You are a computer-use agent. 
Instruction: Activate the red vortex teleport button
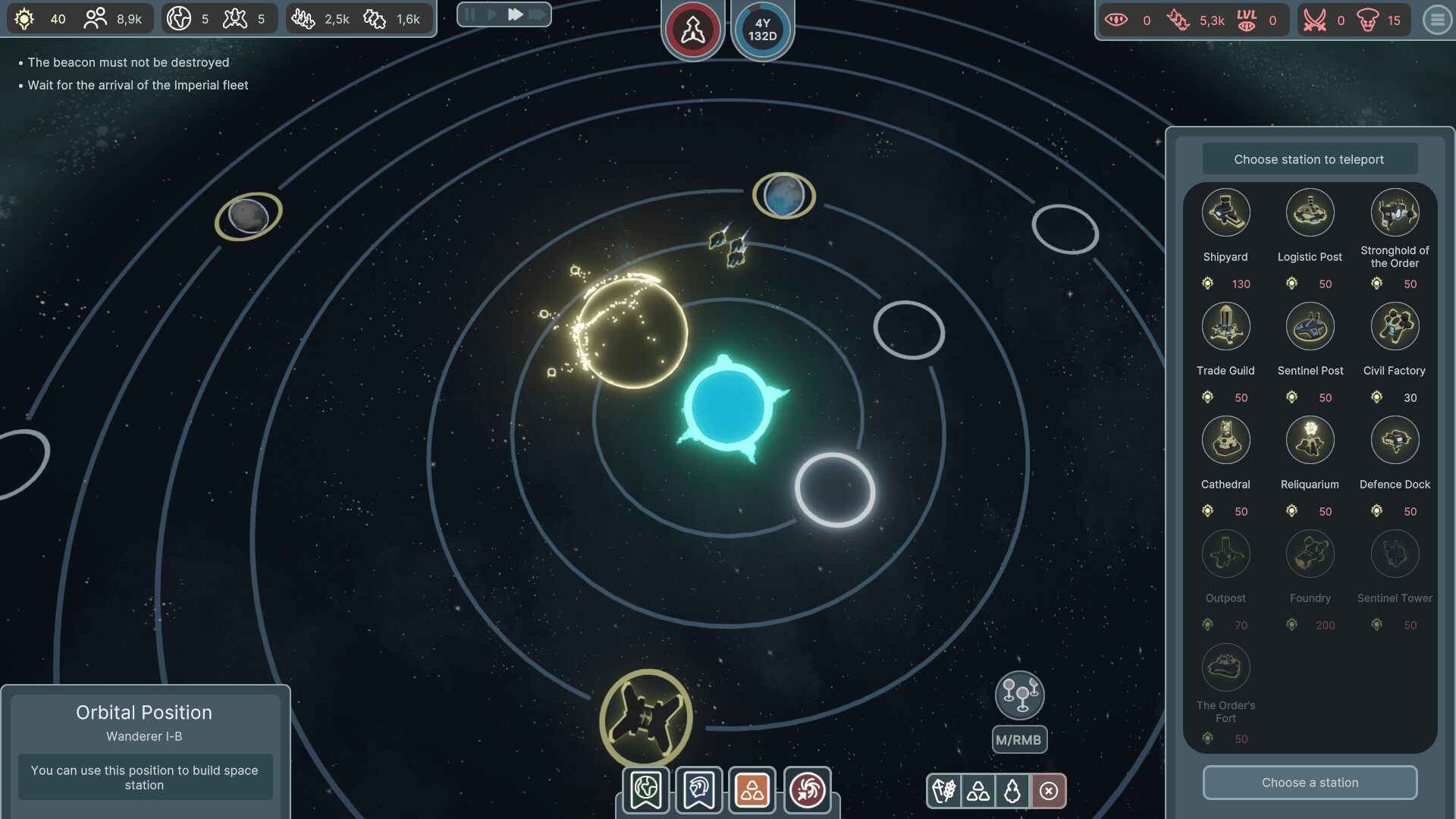pyautogui.click(x=807, y=790)
